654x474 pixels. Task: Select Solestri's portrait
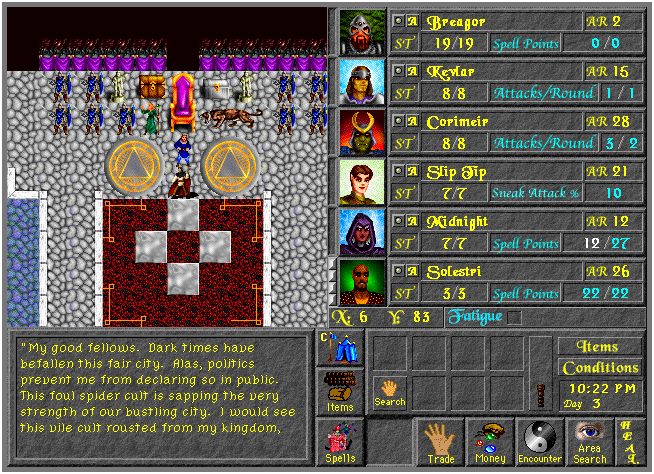361,282
